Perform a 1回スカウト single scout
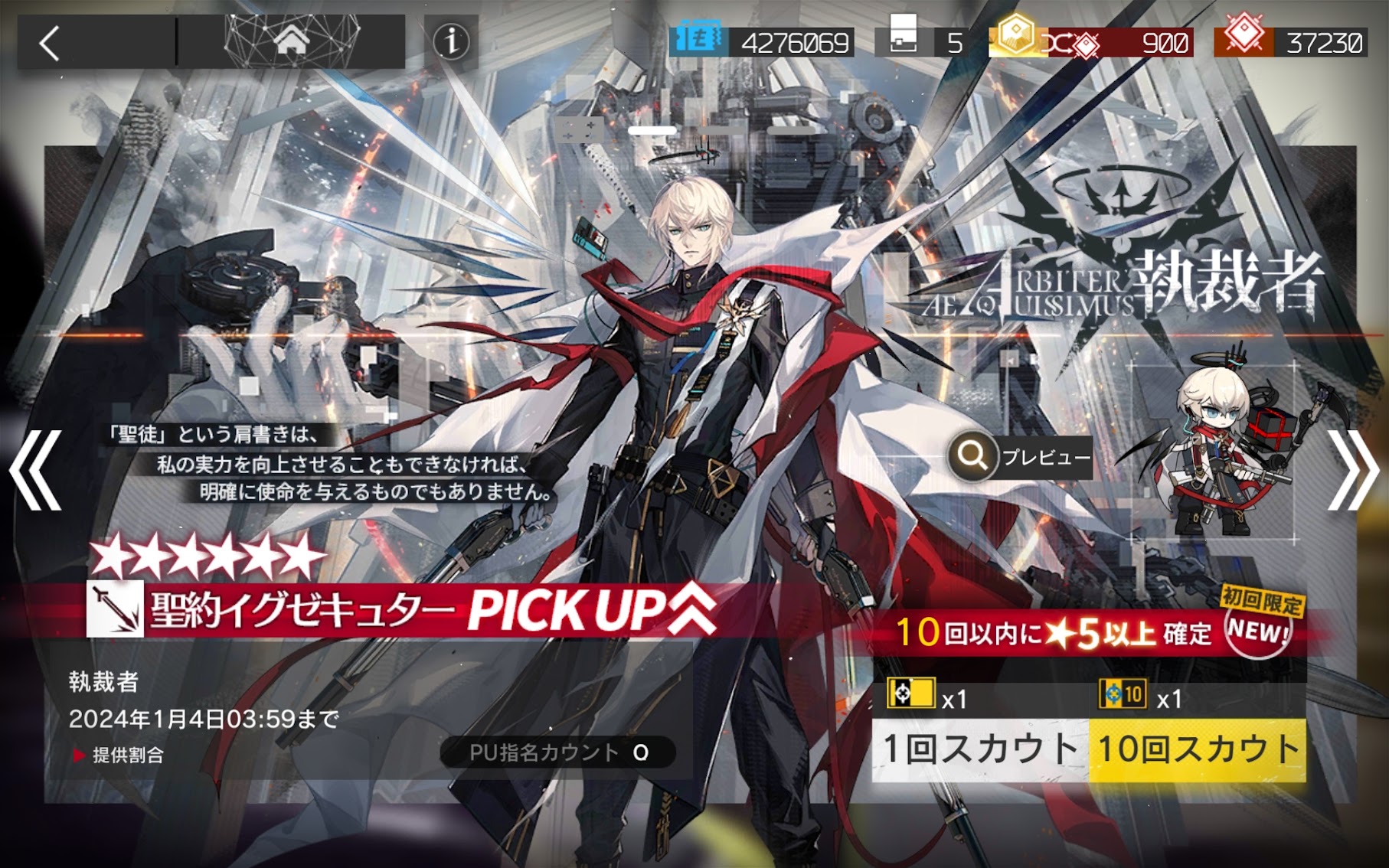The image size is (1389, 868). pos(980,749)
